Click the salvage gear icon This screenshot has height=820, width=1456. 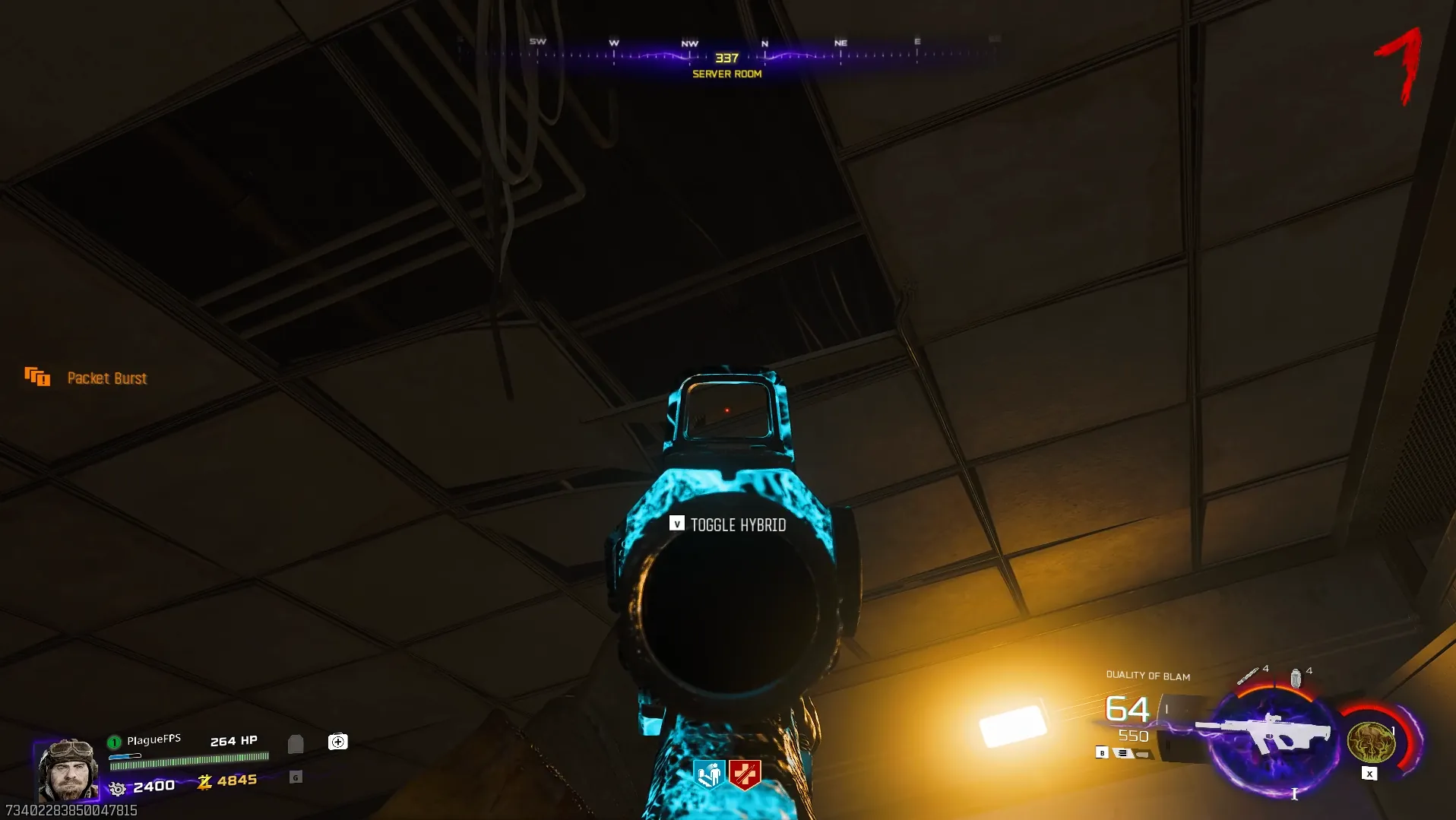click(x=117, y=788)
